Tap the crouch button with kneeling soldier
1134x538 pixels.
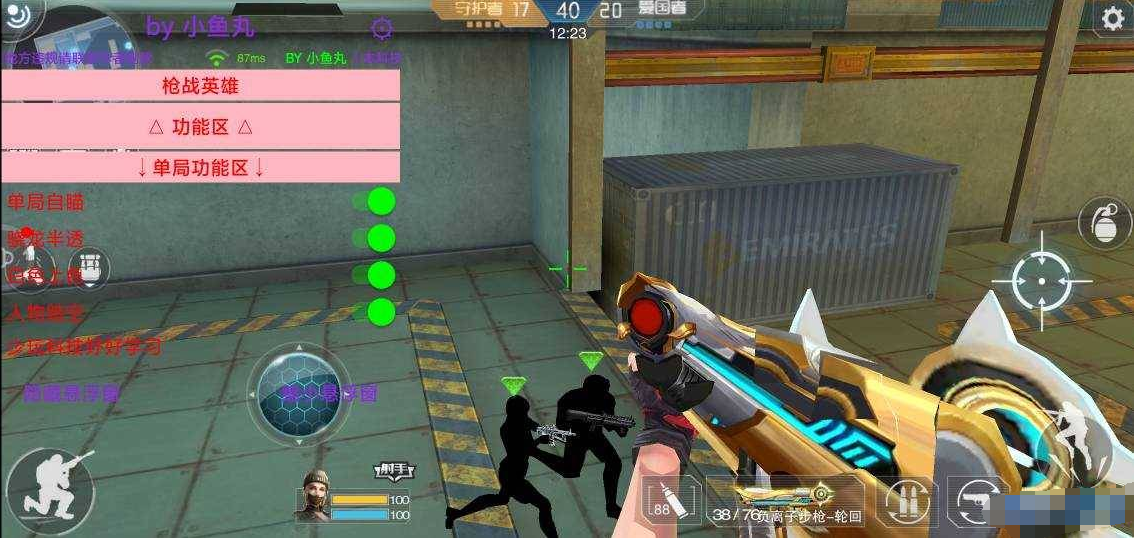click(50, 492)
